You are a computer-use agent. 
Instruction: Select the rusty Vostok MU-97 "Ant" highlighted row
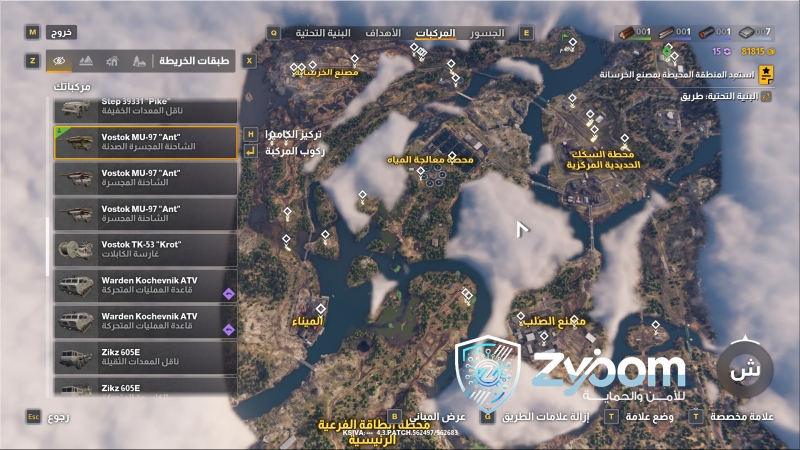pos(145,141)
